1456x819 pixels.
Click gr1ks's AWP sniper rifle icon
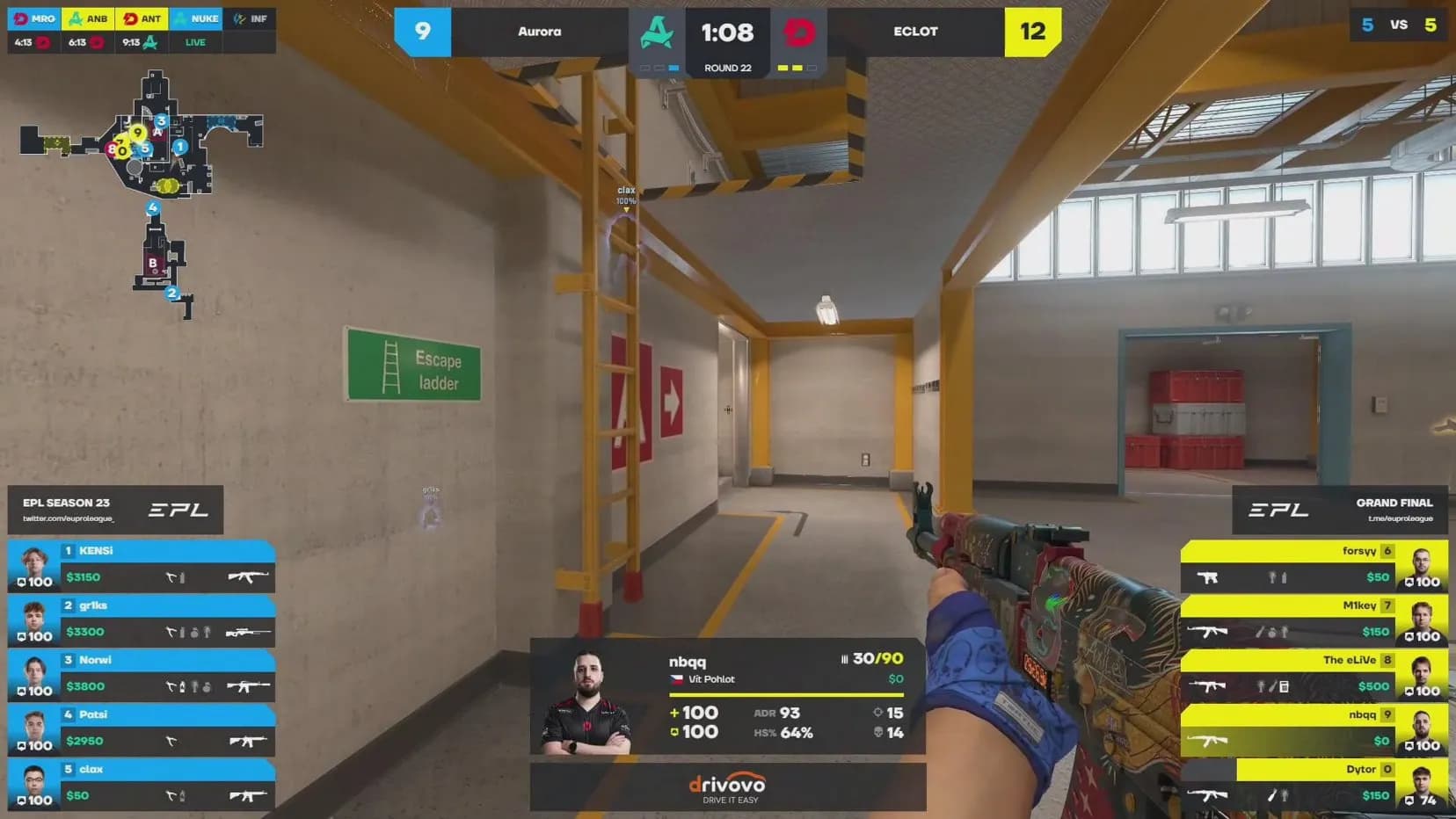click(247, 632)
